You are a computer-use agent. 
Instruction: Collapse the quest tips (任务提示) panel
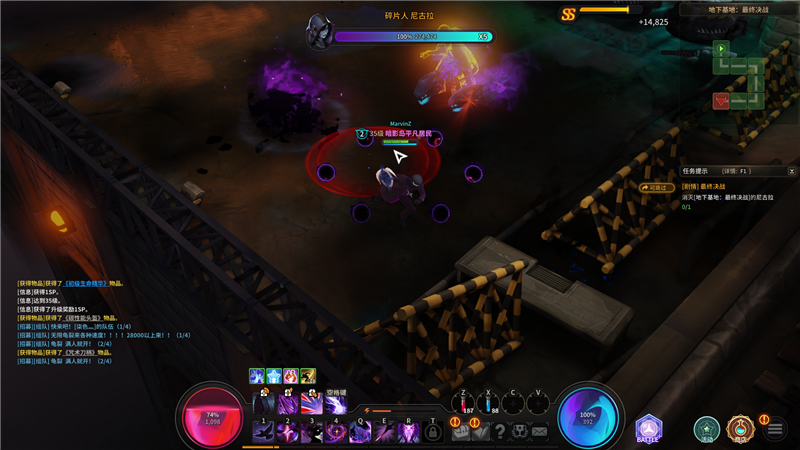[x=788, y=171]
